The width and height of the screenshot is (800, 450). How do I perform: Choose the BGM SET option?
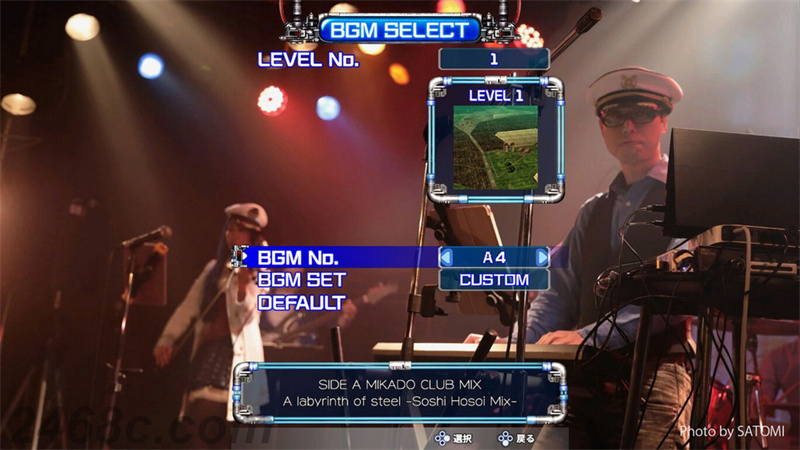coord(301,280)
